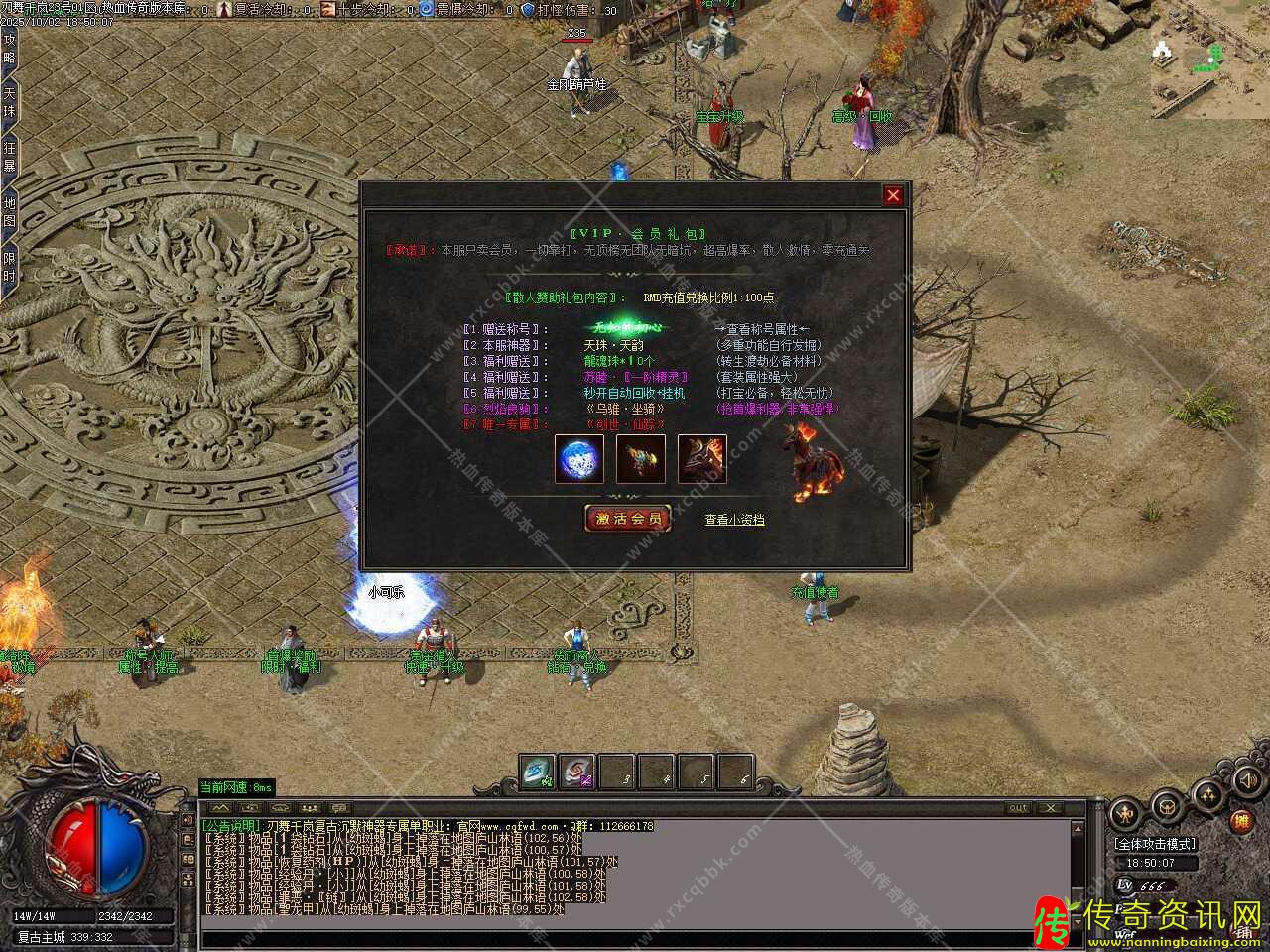
Task: Open the orange 摊 stall button
Action: click(x=1241, y=821)
